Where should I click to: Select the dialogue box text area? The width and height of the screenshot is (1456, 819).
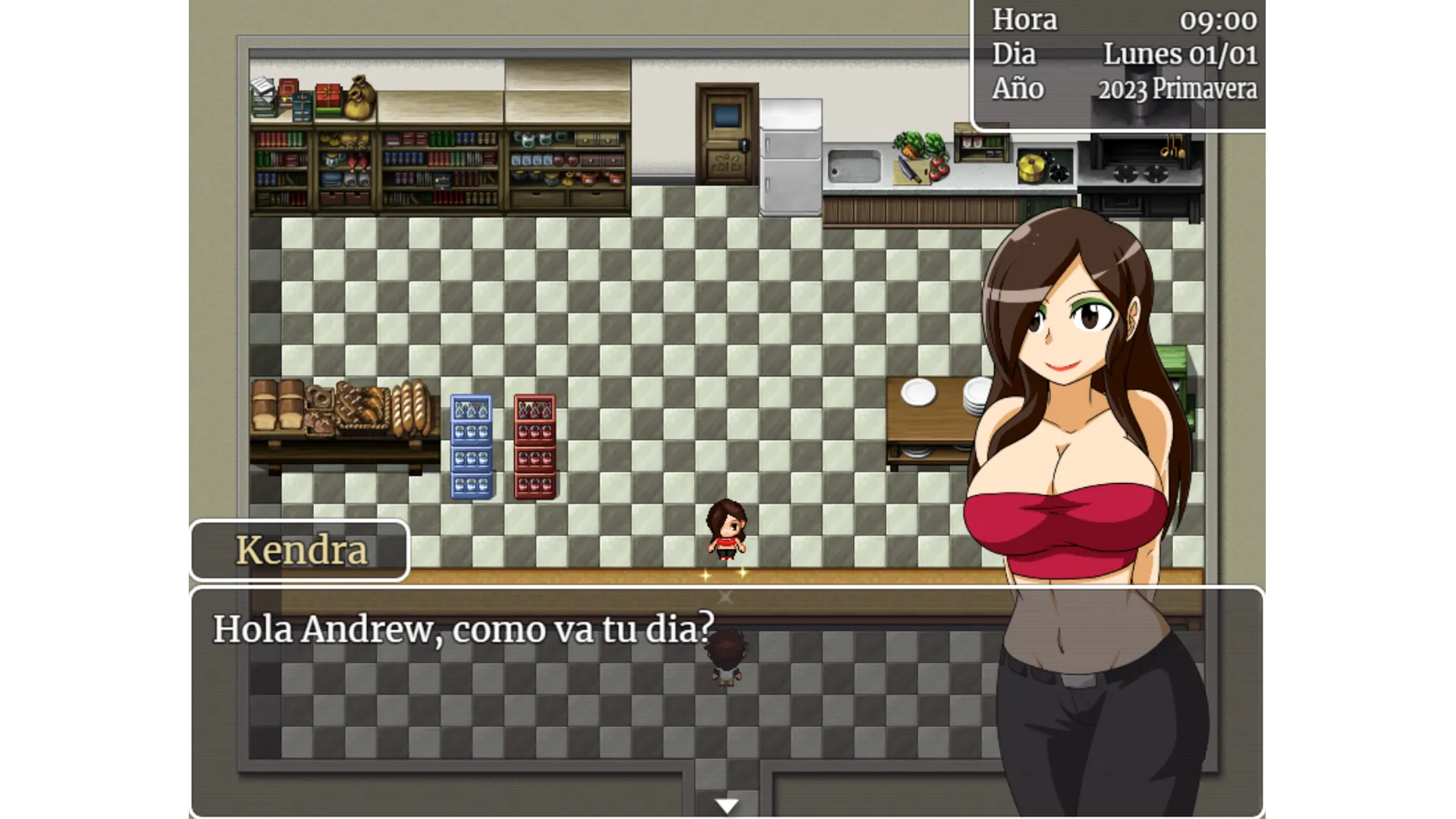pos(463,629)
